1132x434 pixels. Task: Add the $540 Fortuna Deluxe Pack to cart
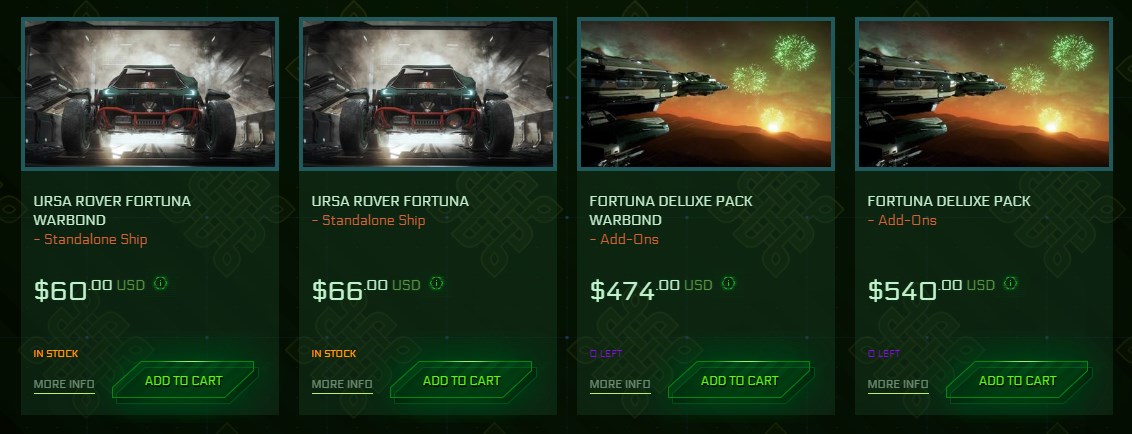click(1018, 381)
